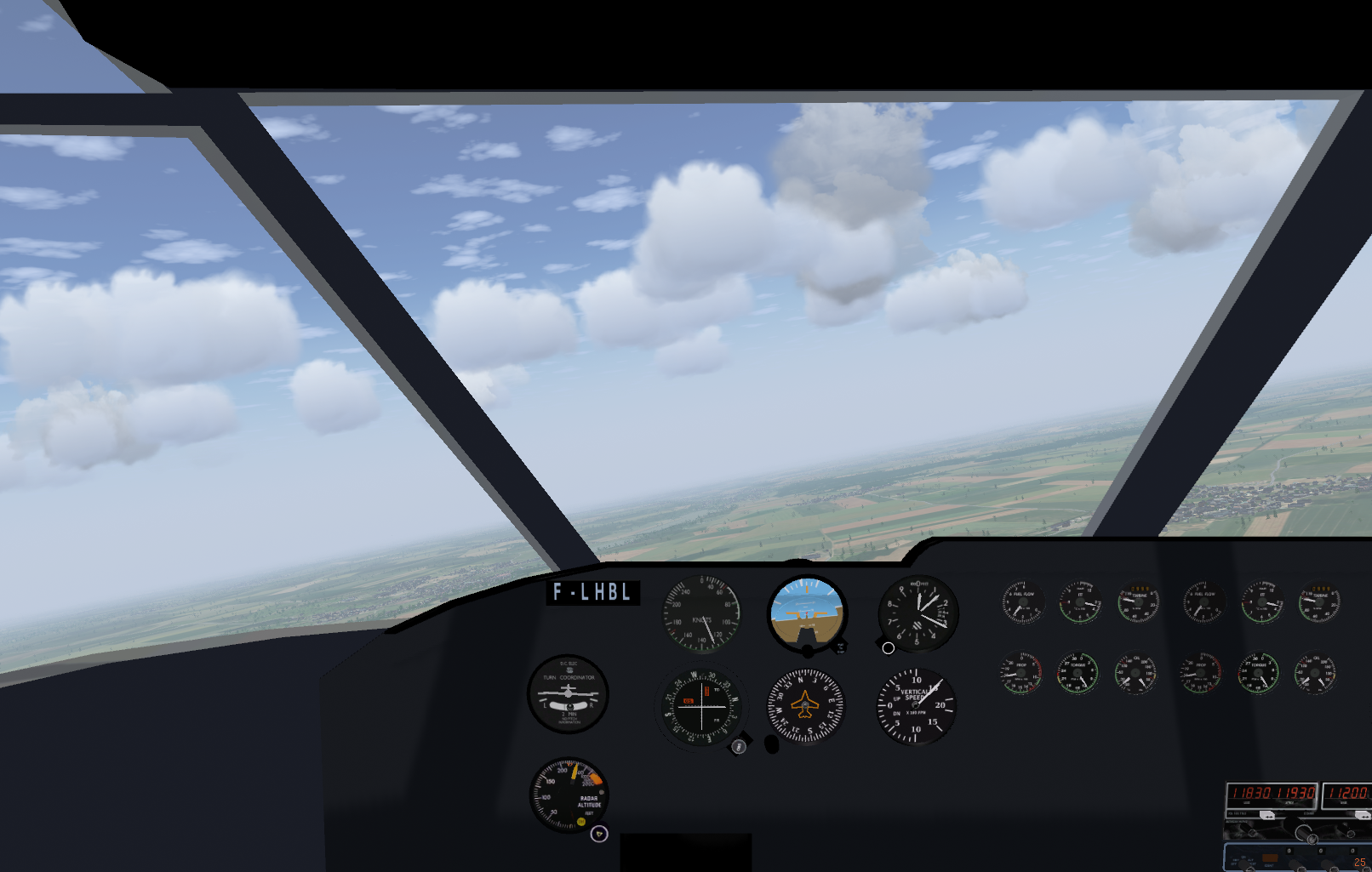Click the attitude indicator adjustment knob
Screen dimensions: 1372x872
[x=808, y=651]
